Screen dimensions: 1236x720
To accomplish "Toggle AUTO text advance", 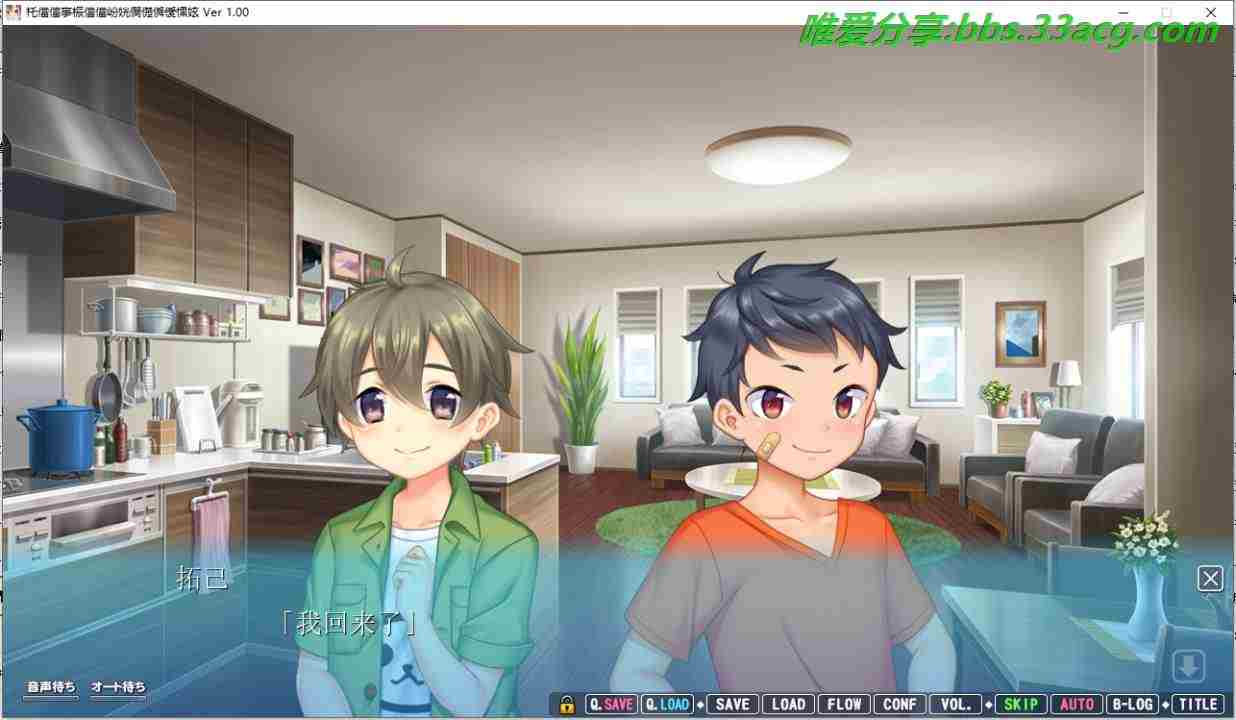I will (1076, 704).
